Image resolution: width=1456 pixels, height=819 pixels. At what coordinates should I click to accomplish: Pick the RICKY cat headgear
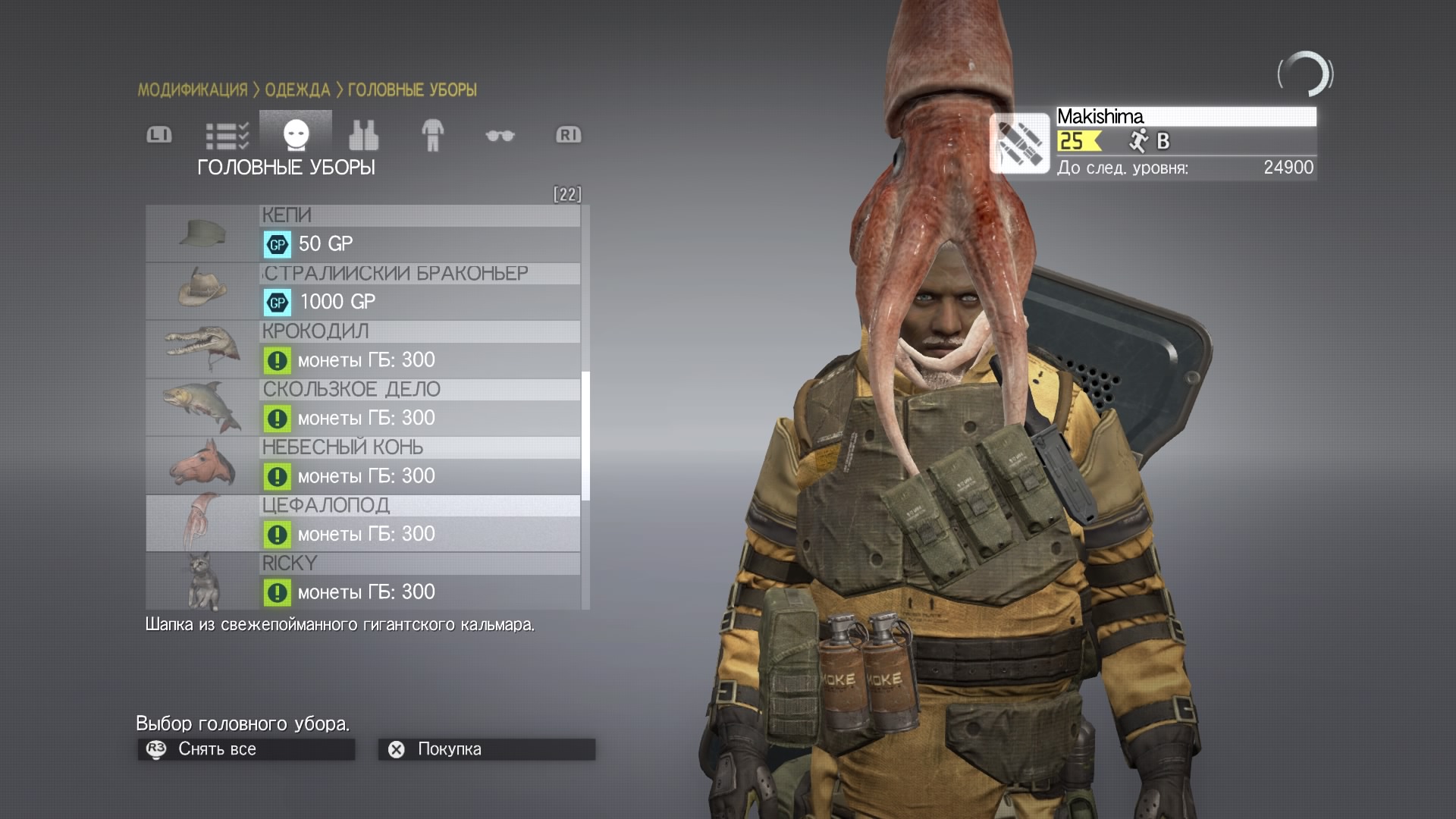pyautogui.click(x=363, y=581)
